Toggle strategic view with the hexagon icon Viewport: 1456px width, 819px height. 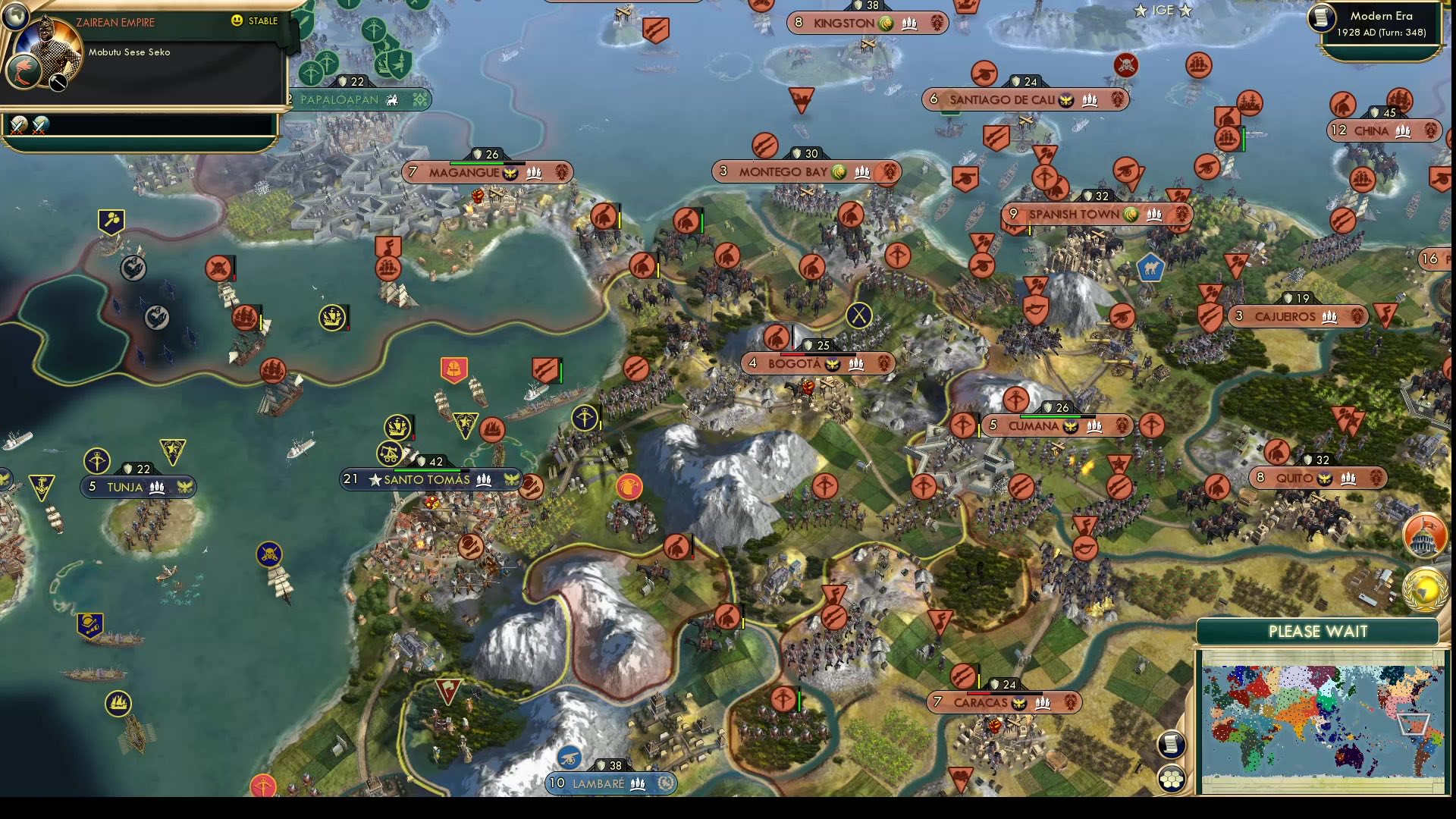pyautogui.click(x=1172, y=777)
